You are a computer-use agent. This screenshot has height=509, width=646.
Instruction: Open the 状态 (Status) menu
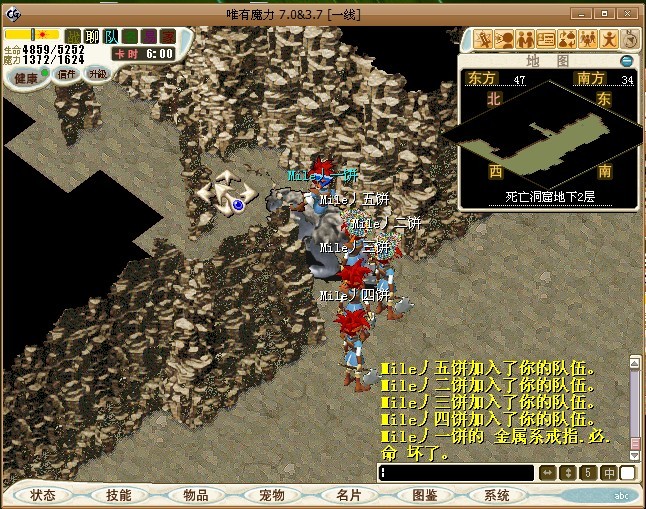pyautogui.click(x=43, y=495)
